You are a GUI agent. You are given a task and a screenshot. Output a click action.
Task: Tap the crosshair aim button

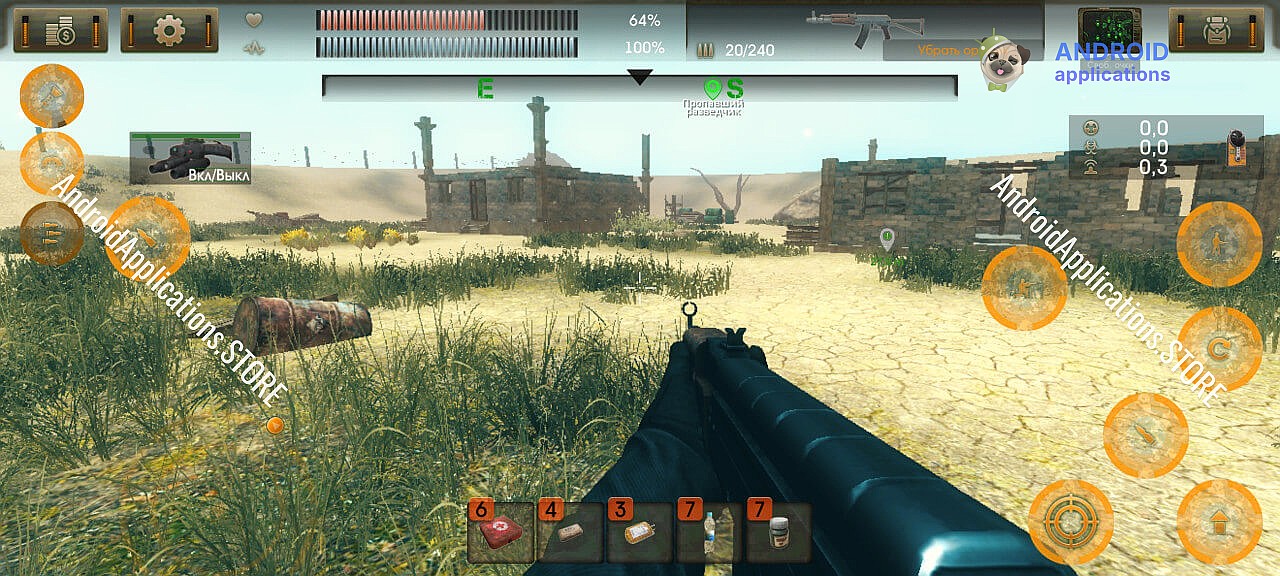tap(1070, 521)
